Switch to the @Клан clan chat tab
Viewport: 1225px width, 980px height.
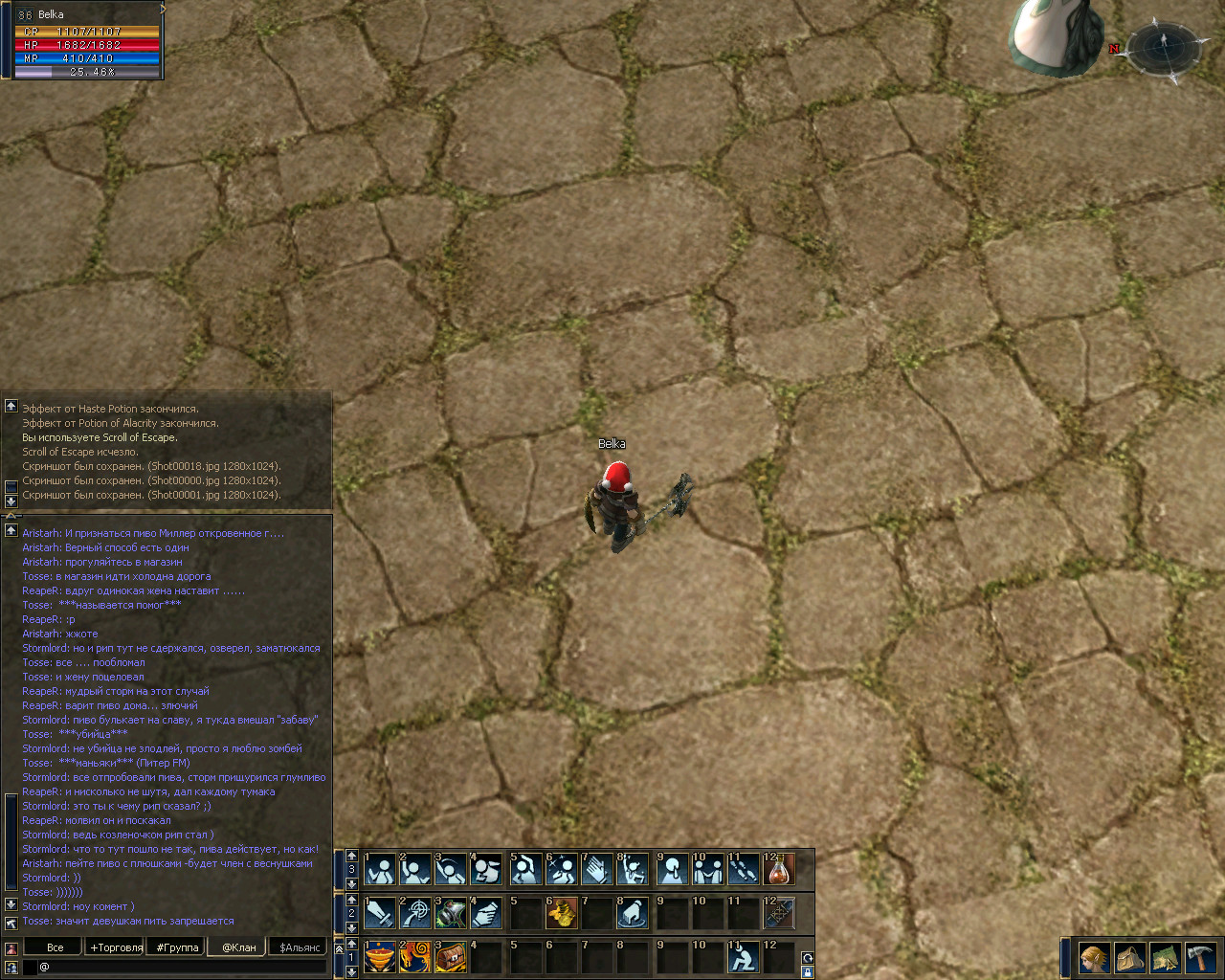pyautogui.click(x=238, y=947)
